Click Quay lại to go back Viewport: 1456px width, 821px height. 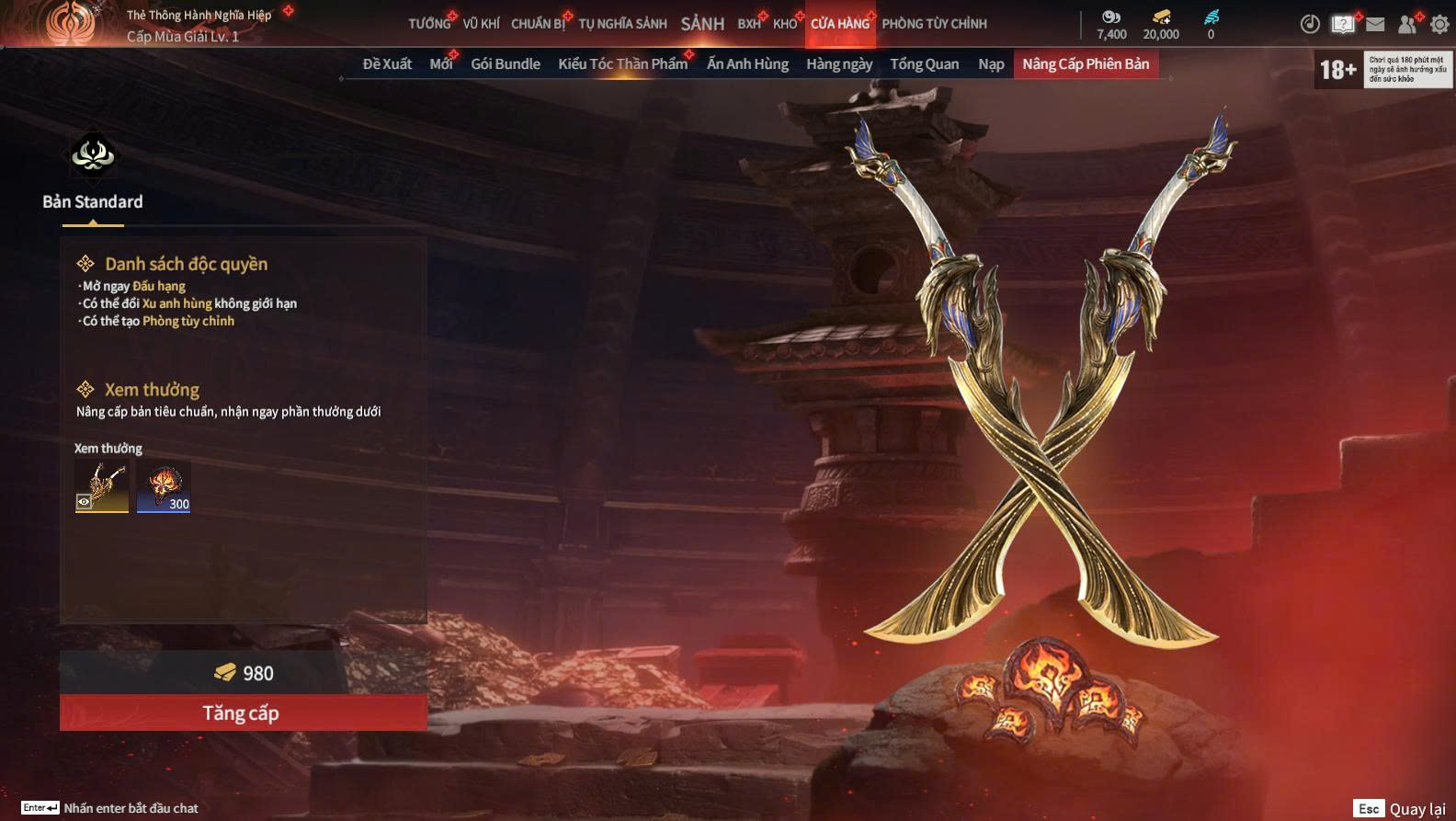click(1416, 809)
